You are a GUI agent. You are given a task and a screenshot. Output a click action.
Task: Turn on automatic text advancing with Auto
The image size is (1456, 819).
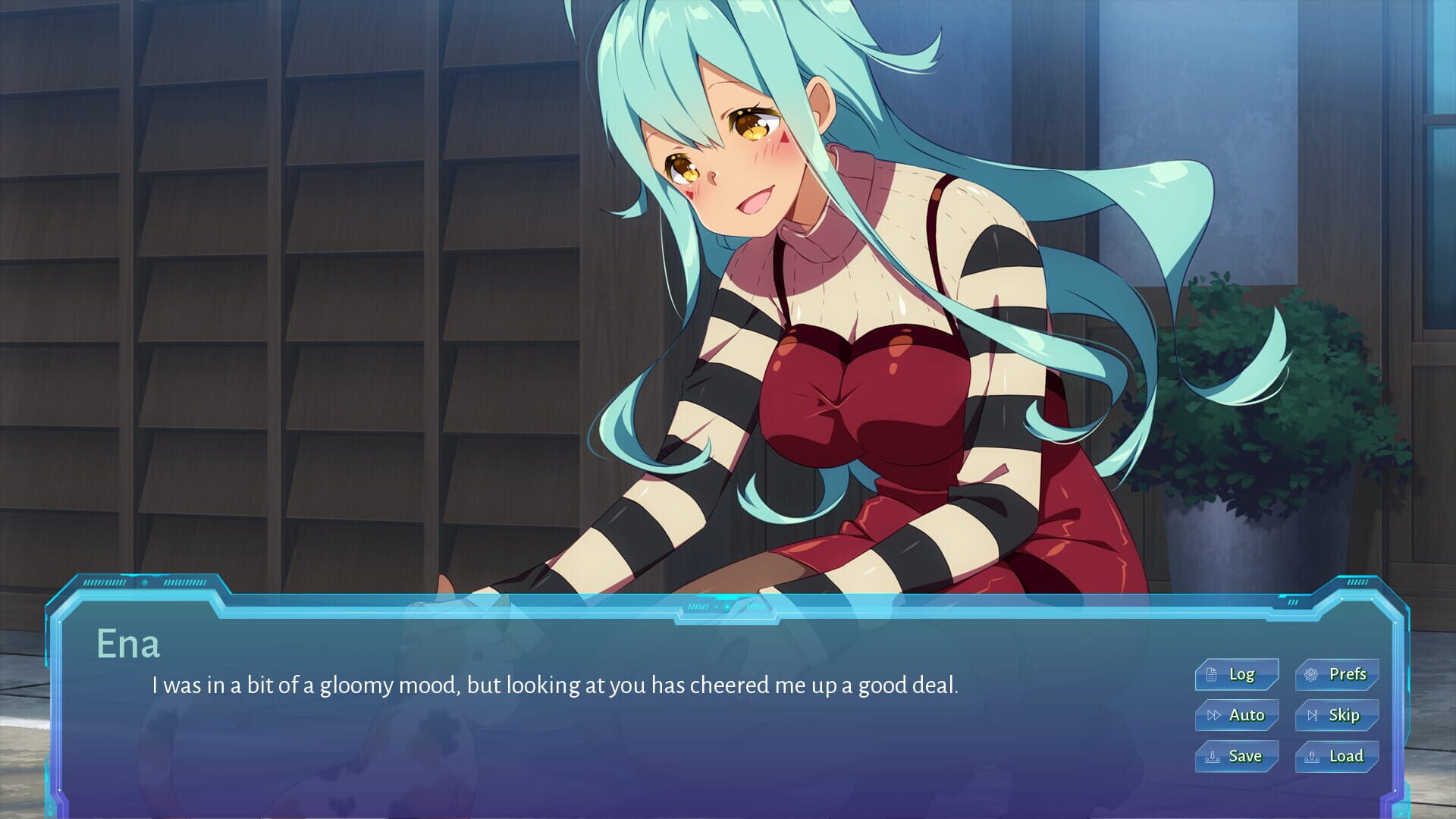(1237, 714)
